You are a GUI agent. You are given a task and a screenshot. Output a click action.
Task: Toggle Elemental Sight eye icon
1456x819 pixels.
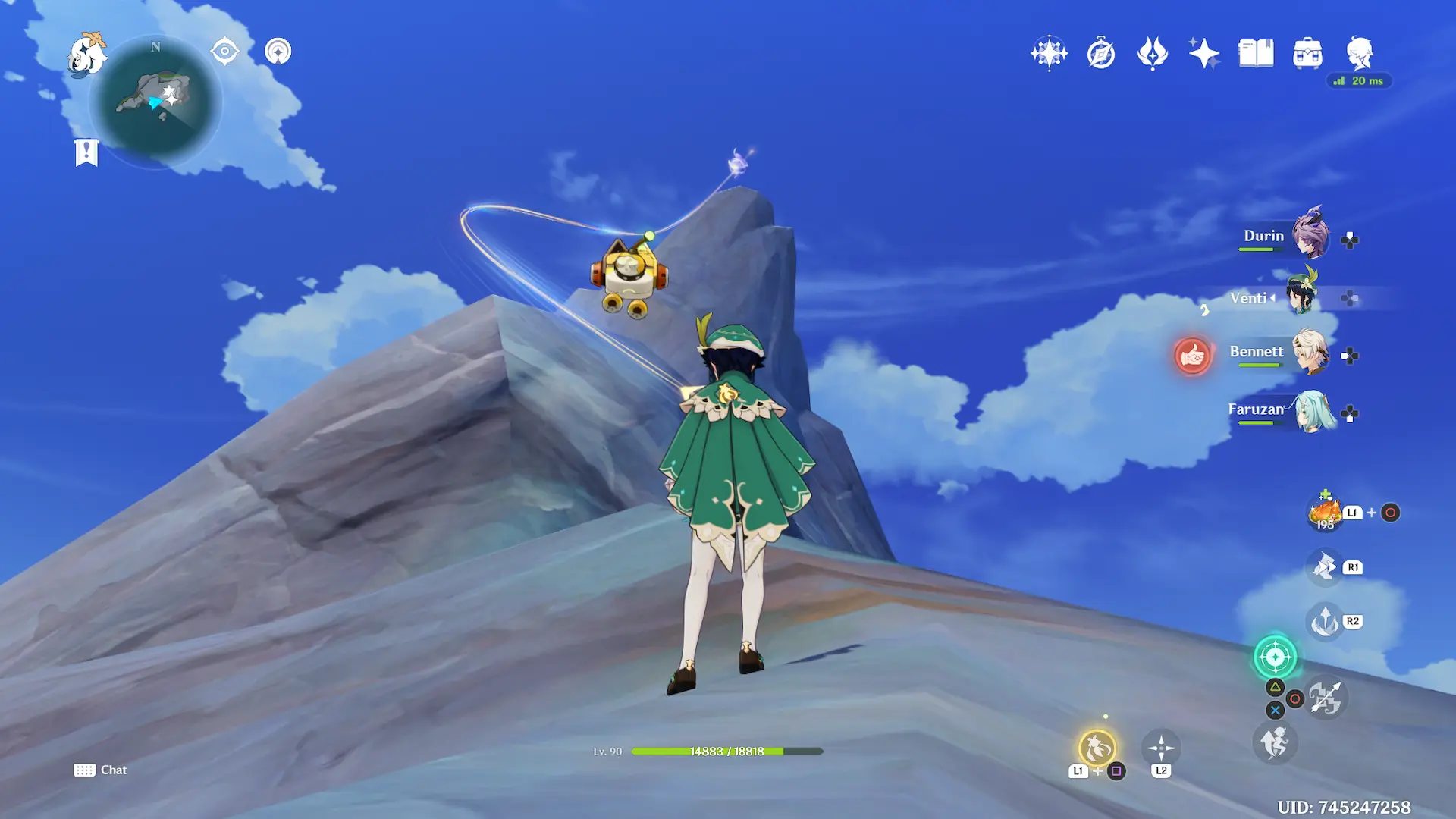click(225, 52)
